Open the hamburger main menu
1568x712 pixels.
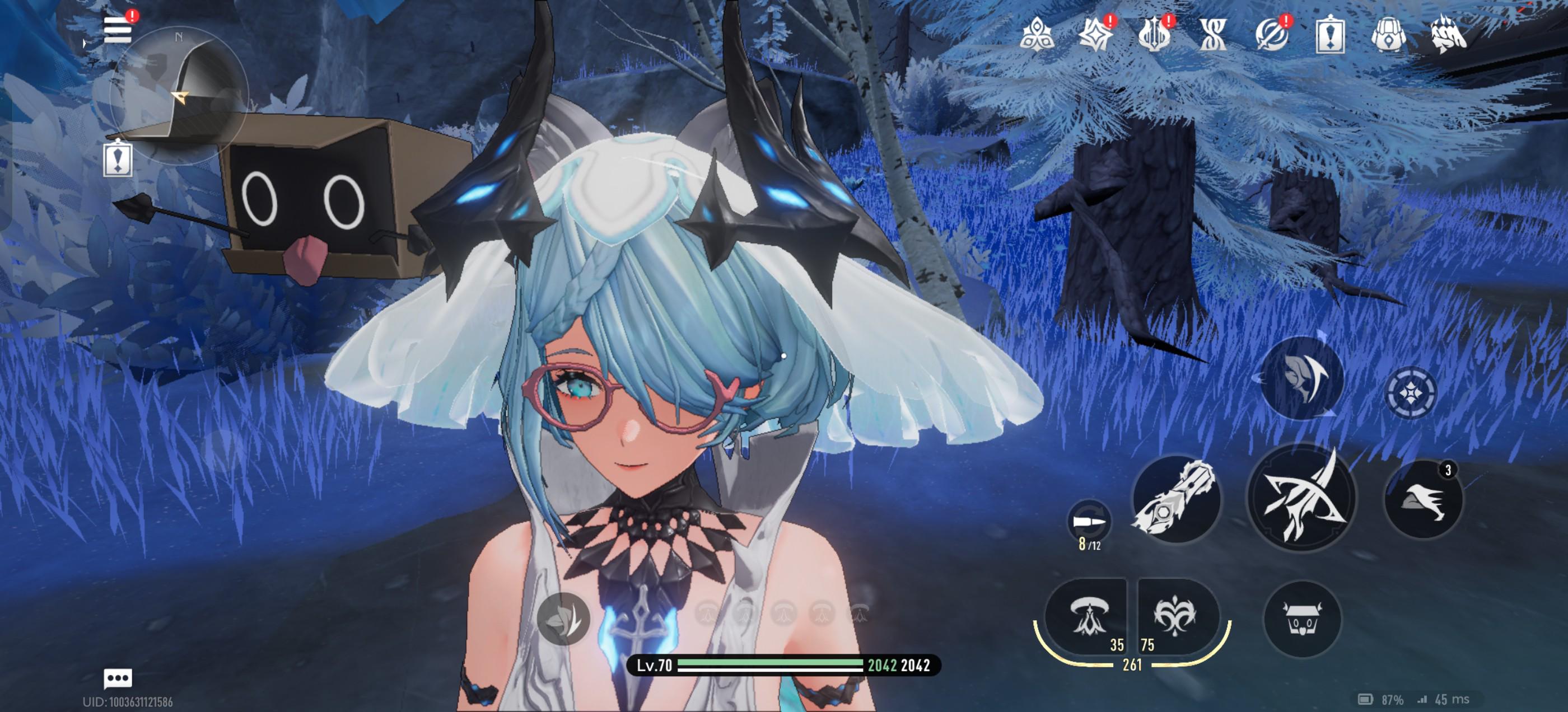pyautogui.click(x=118, y=29)
